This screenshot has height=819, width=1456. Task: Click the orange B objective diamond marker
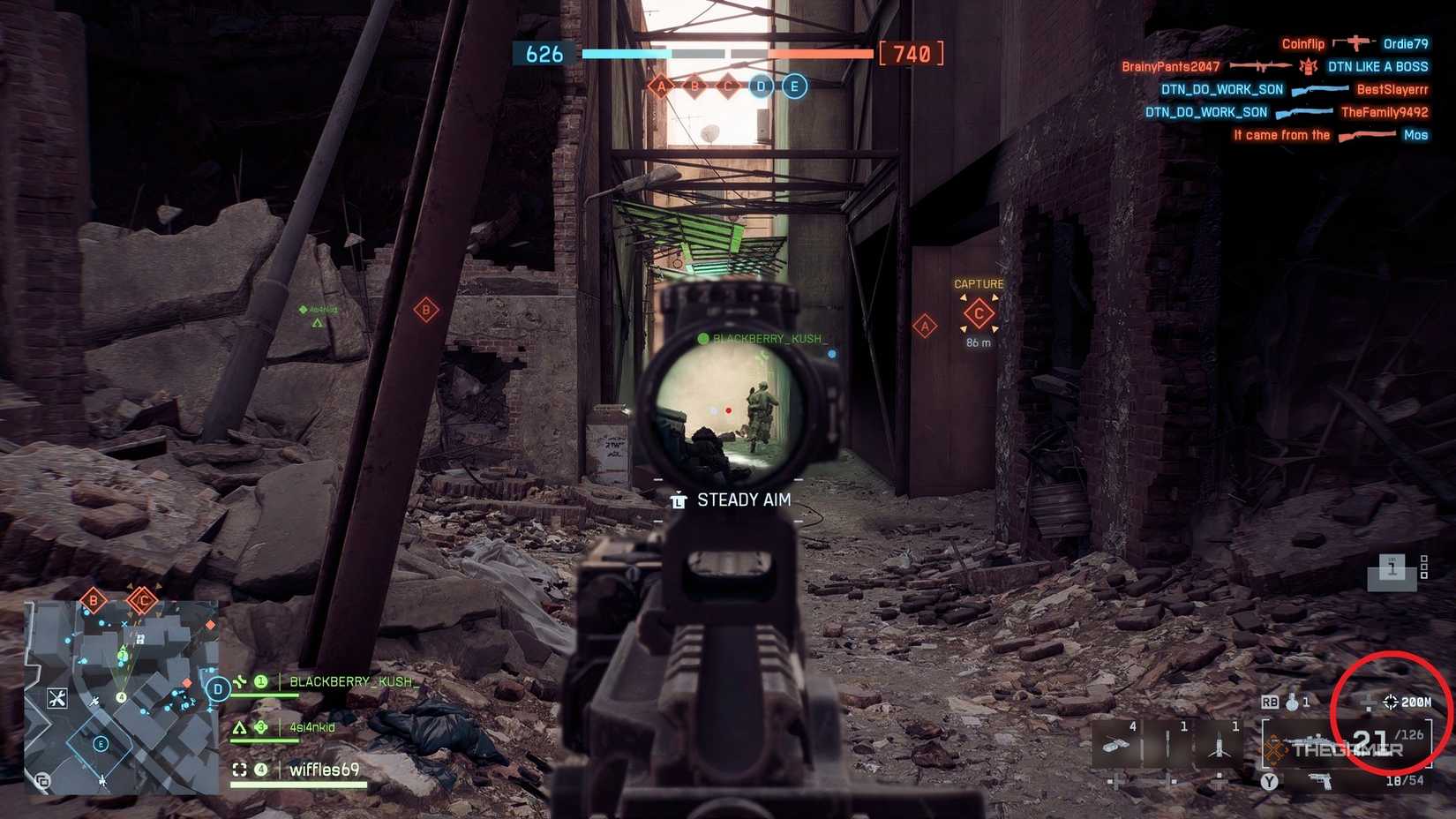(424, 311)
